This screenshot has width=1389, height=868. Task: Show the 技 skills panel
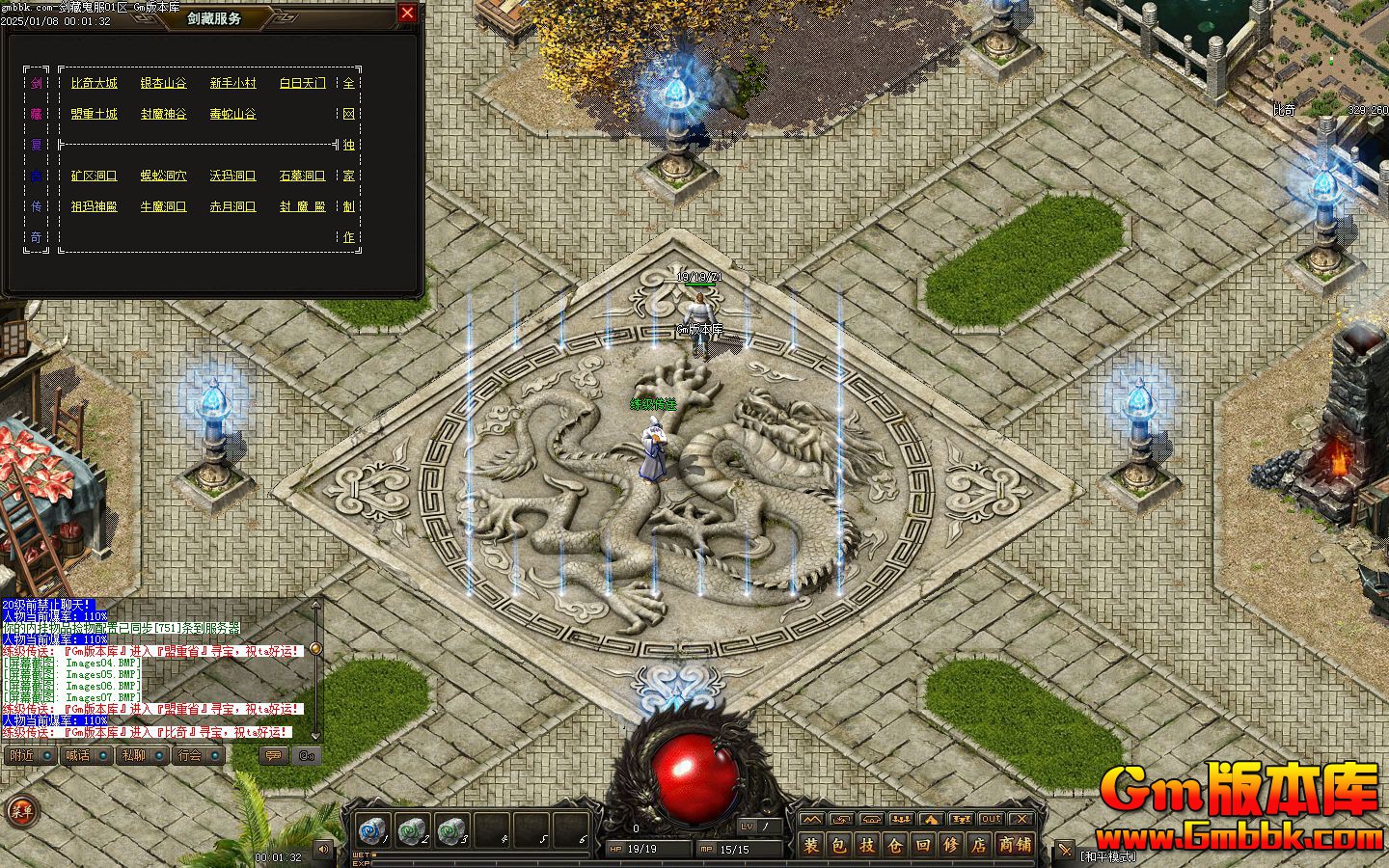point(867,846)
